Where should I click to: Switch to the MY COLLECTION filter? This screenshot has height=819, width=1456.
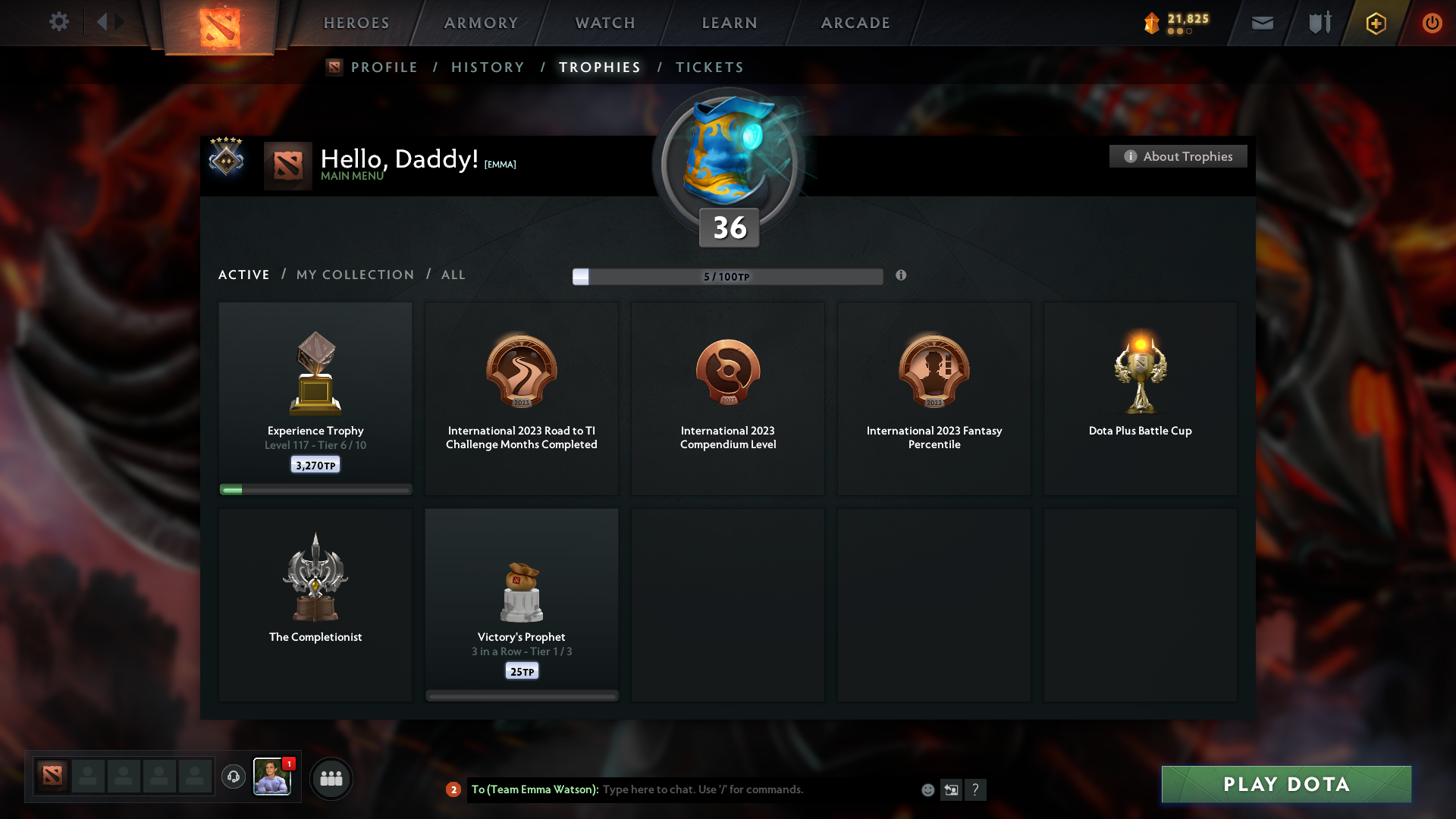(354, 275)
